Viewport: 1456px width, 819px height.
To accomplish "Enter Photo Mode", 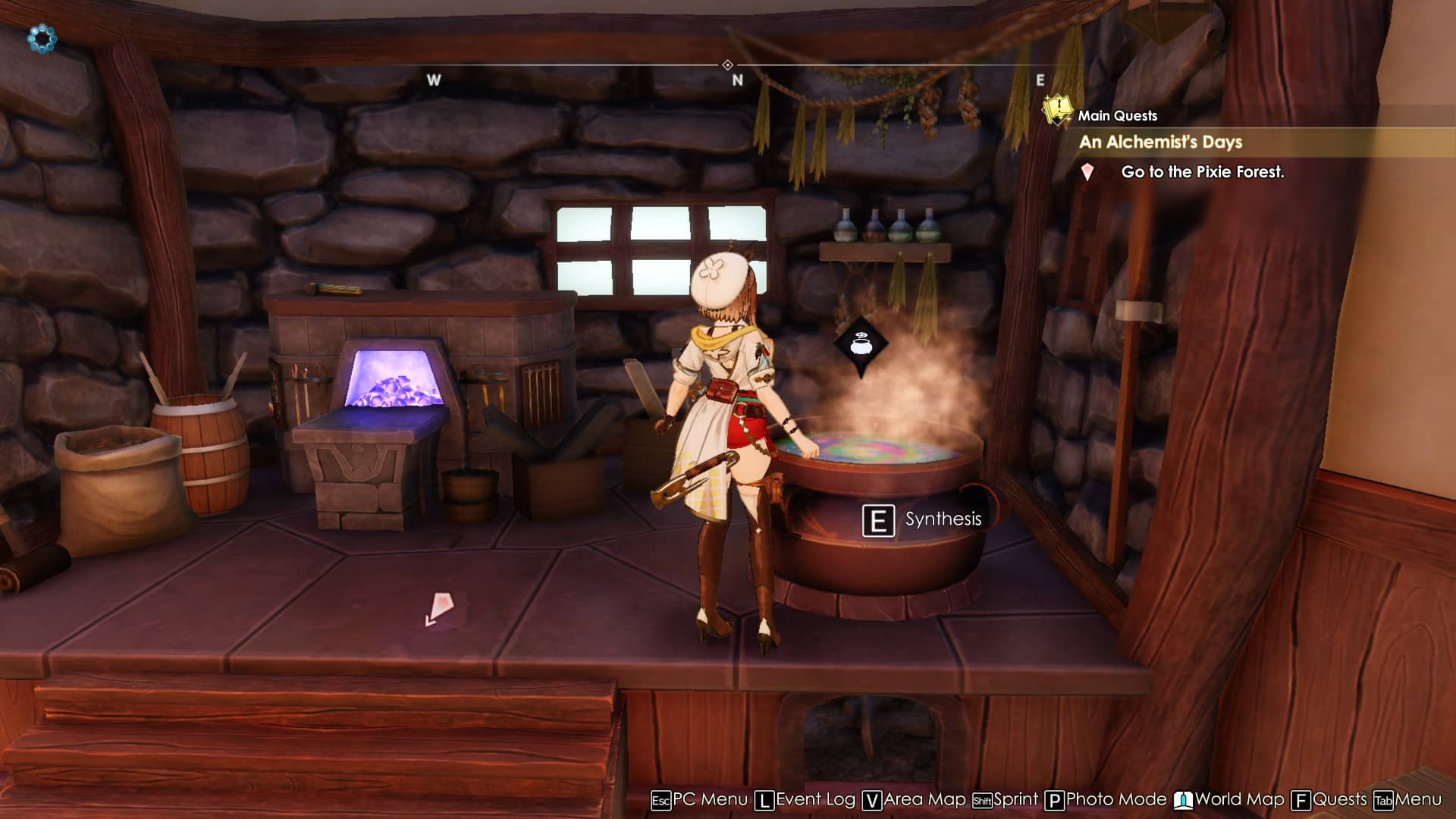I will point(1106,800).
